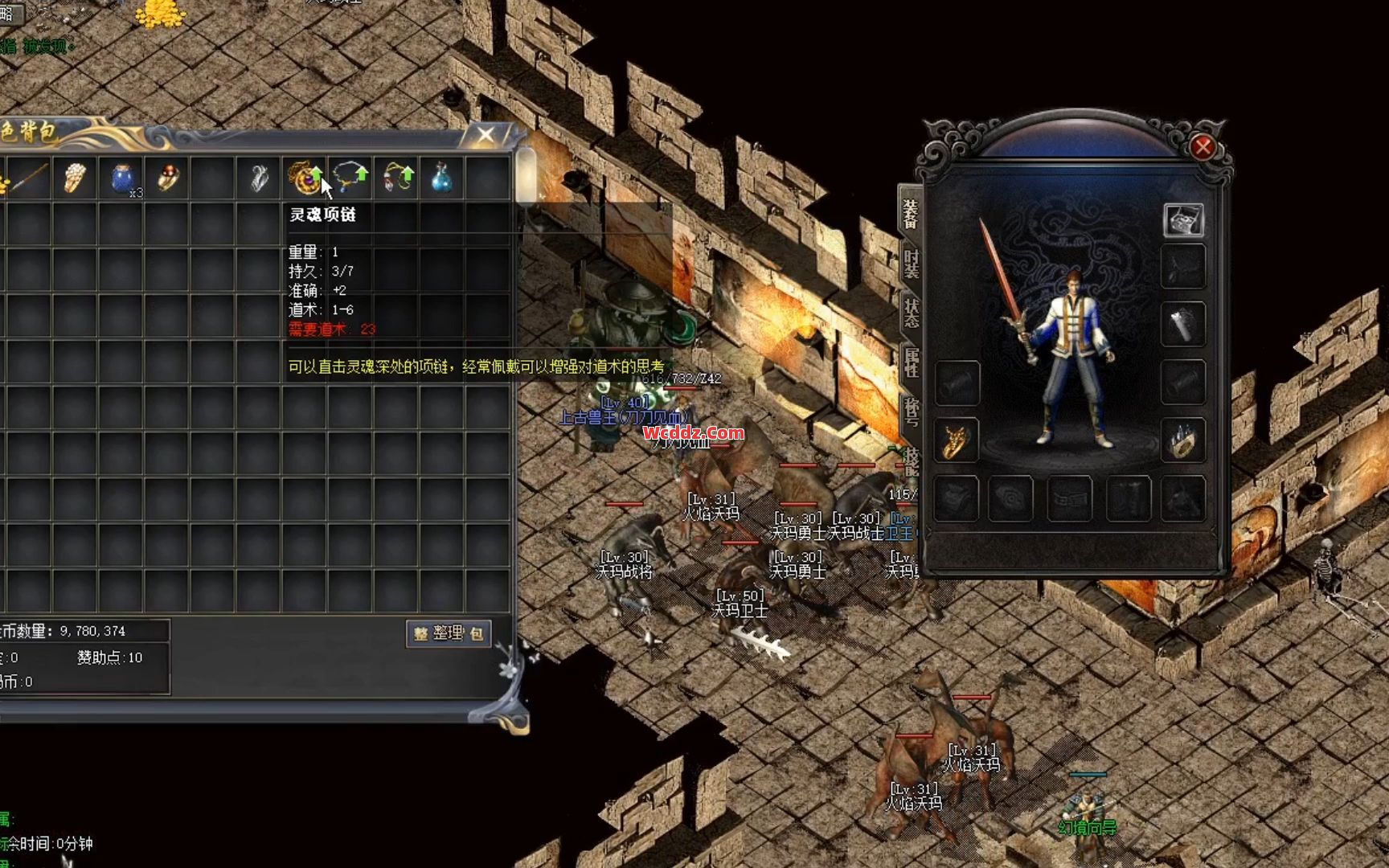The width and height of the screenshot is (1389, 868).
Task: Select the staff weapon in the backpack
Action: (29, 178)
